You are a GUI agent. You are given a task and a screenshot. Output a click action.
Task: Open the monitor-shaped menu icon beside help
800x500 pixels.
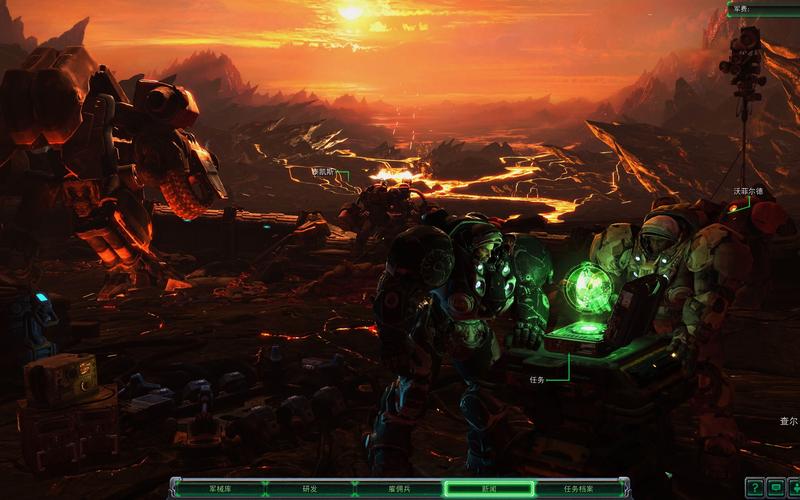776,488
